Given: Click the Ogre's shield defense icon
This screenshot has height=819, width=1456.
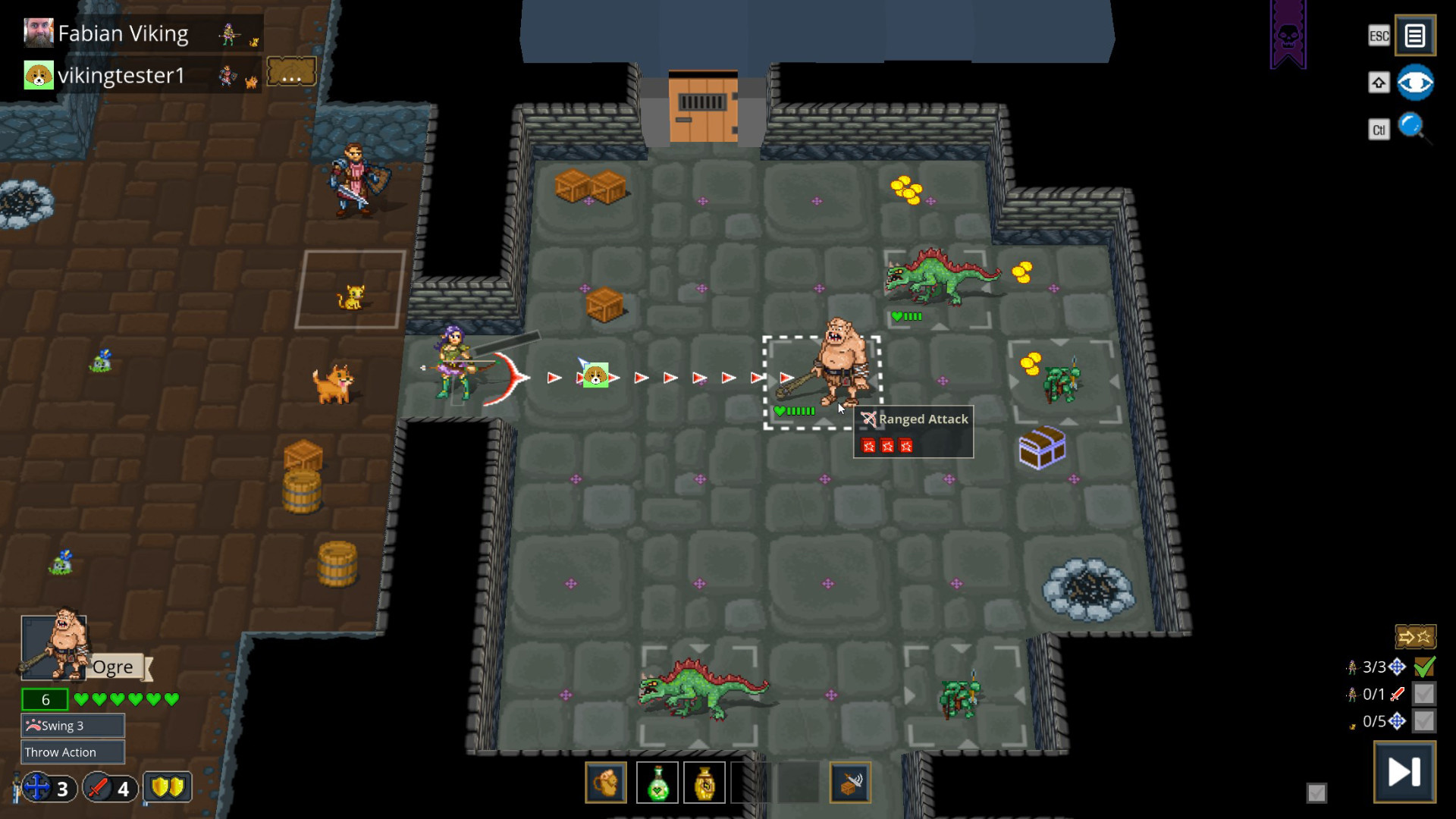Looking at the screenshot, I should click(x=168, y=788).
